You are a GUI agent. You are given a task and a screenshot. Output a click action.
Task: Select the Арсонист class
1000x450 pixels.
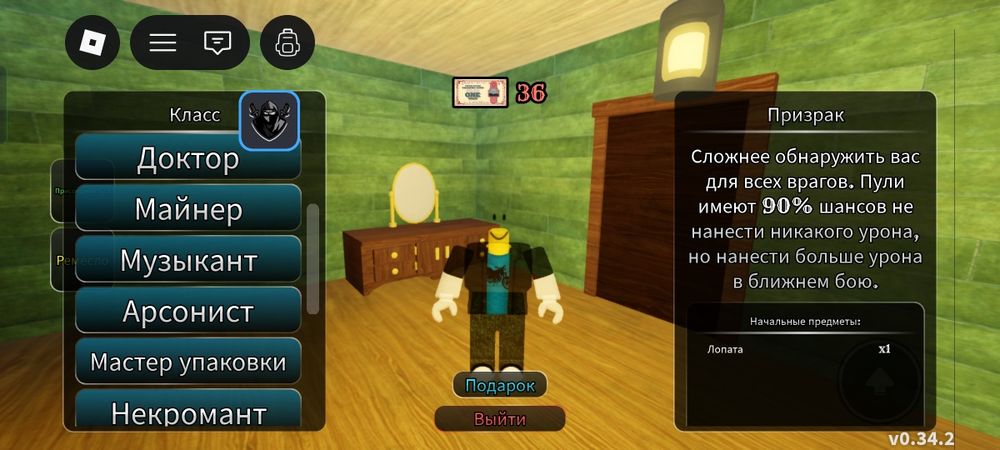pos(188,311)
